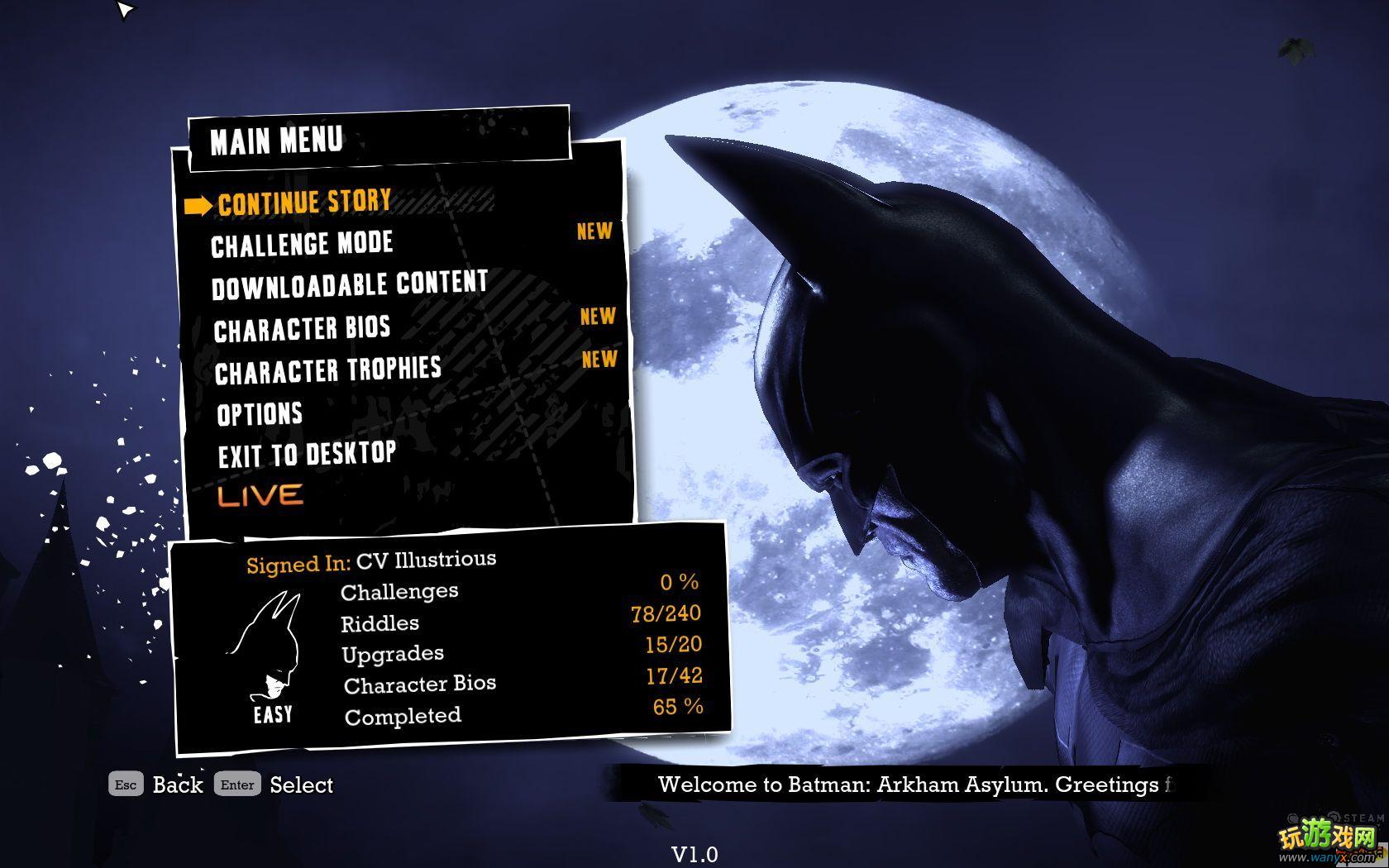Select Continue Story in the main menu
The width and height of the screenshot is (1389, 868).
click(304, 203)
